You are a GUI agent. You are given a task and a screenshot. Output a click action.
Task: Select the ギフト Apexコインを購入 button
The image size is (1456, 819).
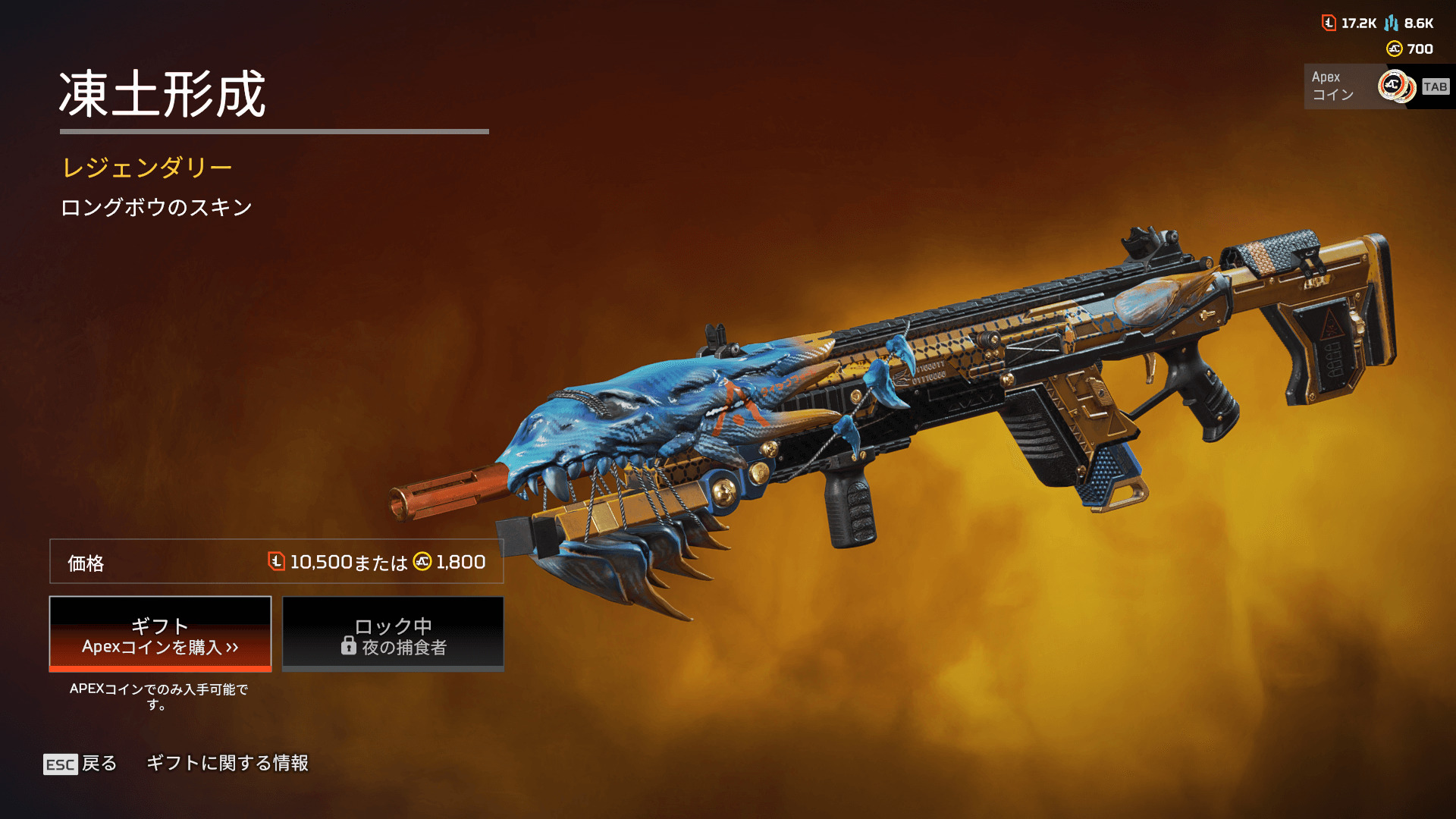tap(160, 634)
